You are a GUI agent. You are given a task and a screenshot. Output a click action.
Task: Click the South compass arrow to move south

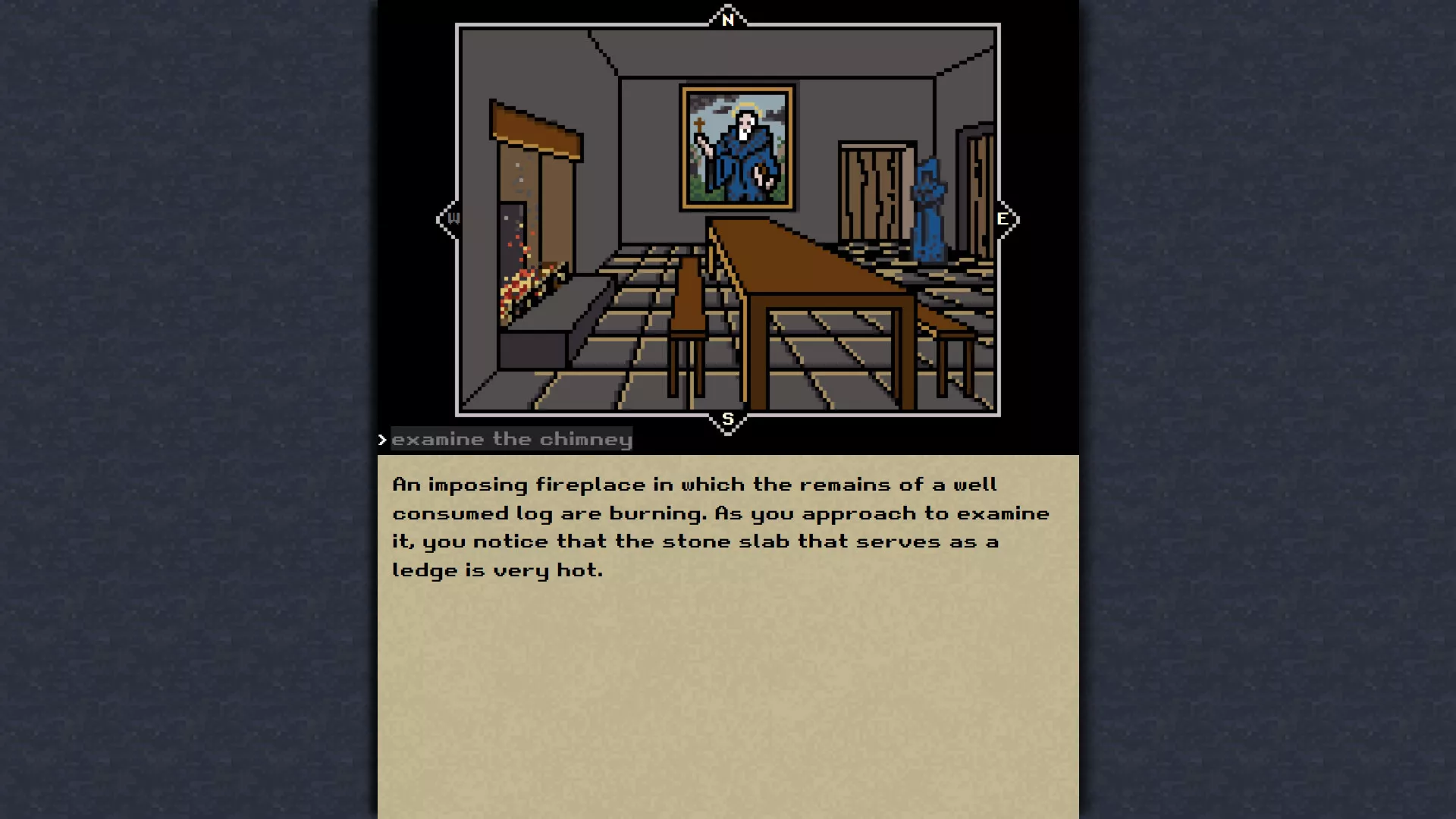tap(727, 419)
